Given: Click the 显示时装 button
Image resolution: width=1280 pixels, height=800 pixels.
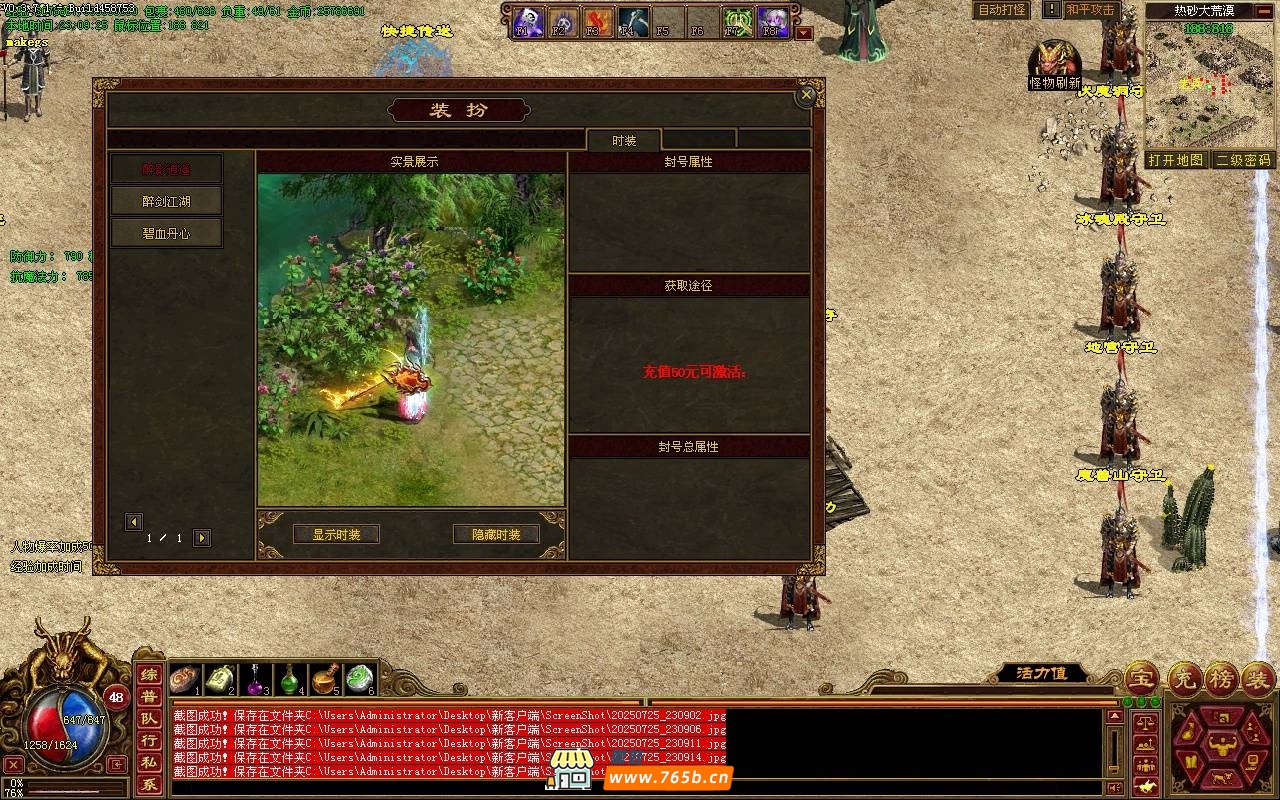Looking at the screenshot, I should 336,535.
